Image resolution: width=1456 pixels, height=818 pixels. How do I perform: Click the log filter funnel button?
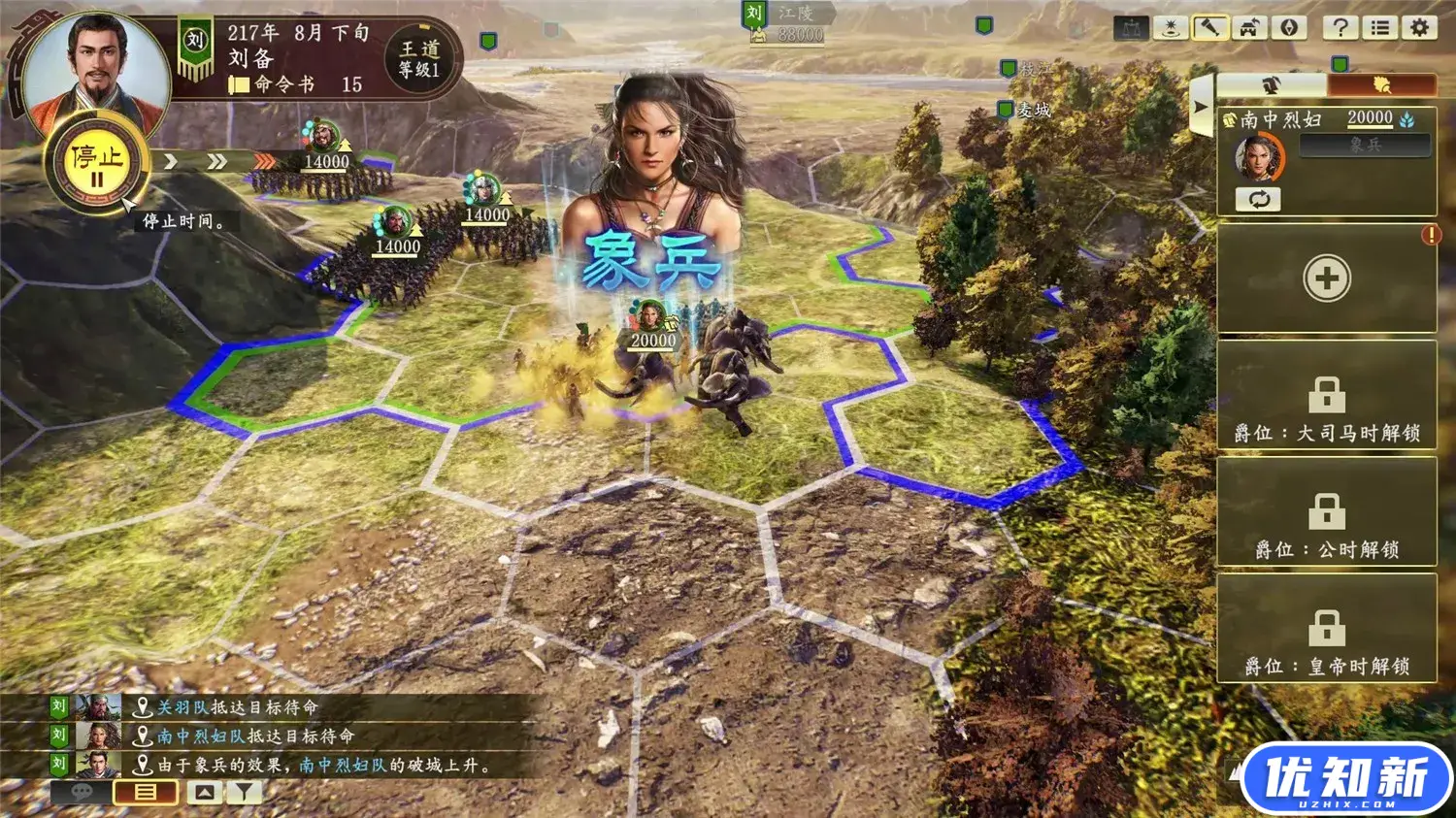point(244,793)
